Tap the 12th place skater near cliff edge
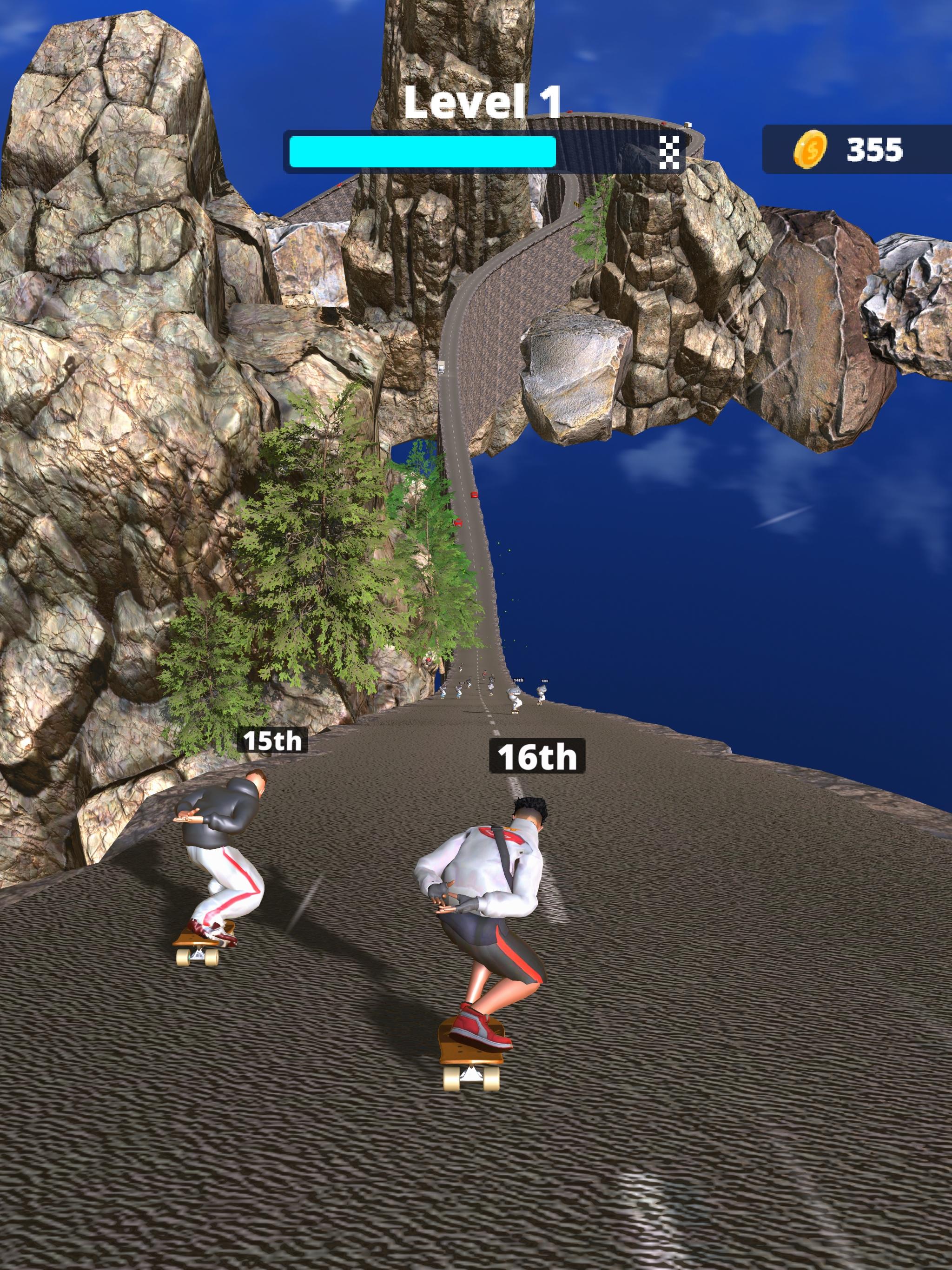Image resolution: width=952 pixels, height=1270 pixels. click(542, 695)
